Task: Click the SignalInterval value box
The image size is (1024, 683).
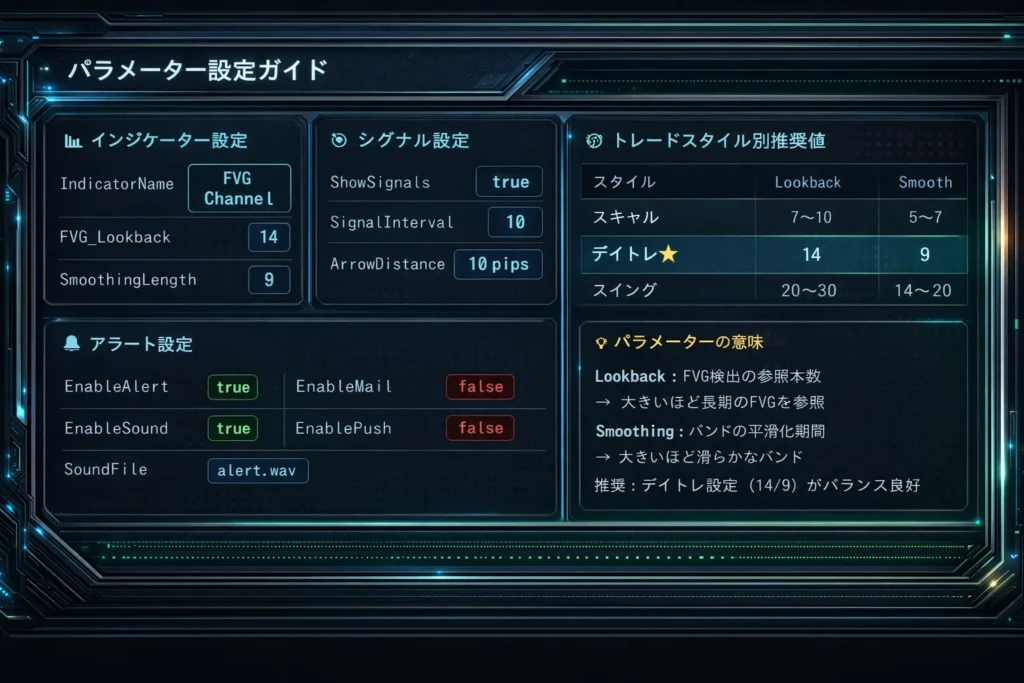Action: [515, 222]
